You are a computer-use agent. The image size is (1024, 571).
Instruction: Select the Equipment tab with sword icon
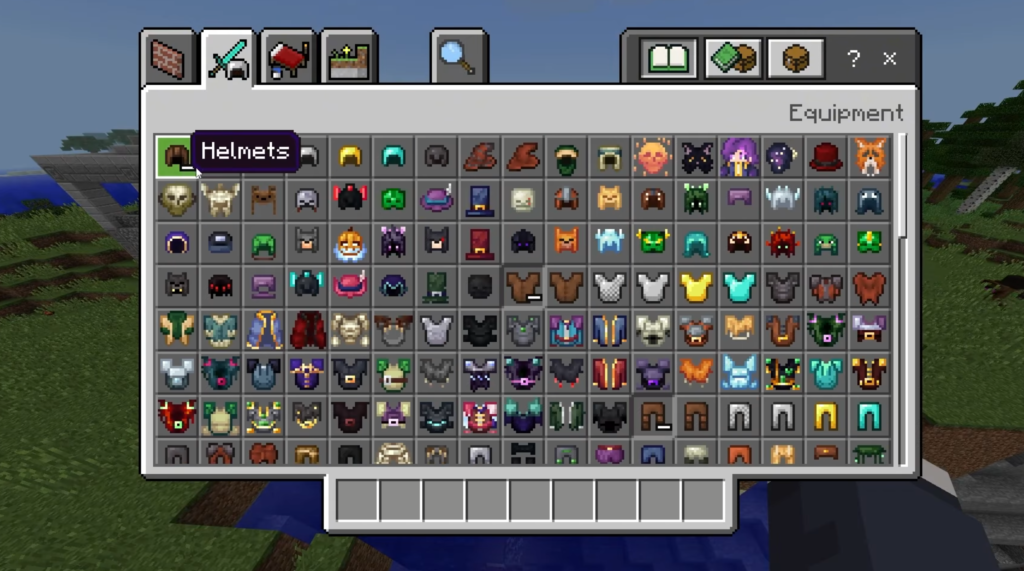pos(229,59)
